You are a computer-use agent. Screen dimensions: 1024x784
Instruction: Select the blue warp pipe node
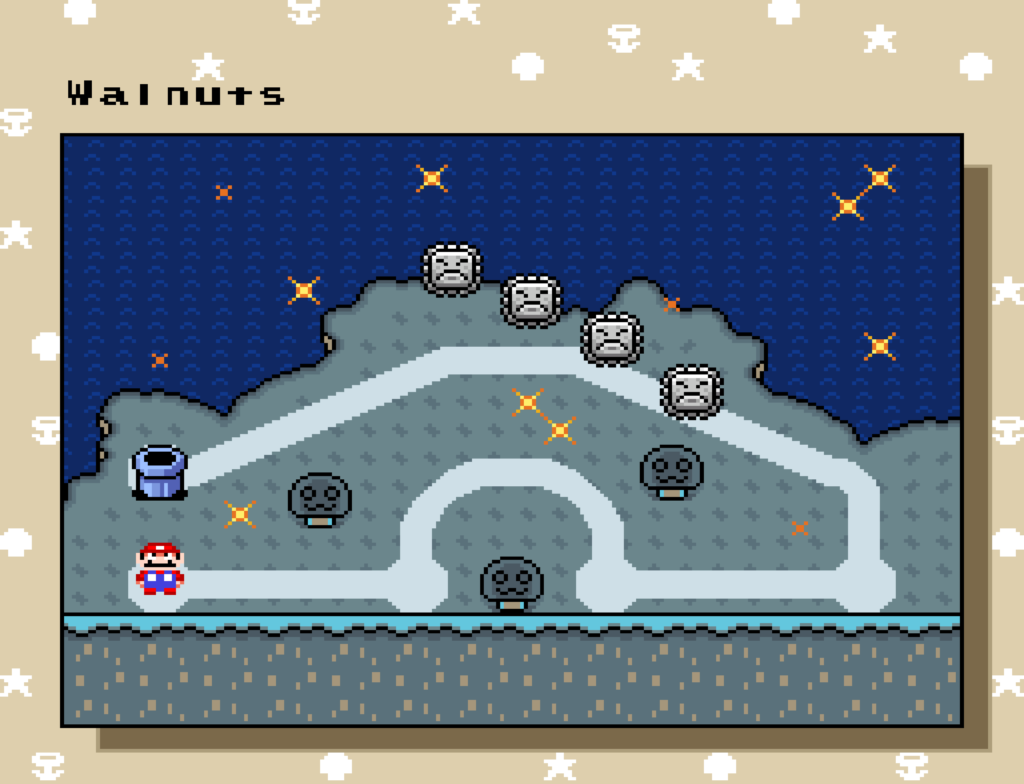point(159,472)
